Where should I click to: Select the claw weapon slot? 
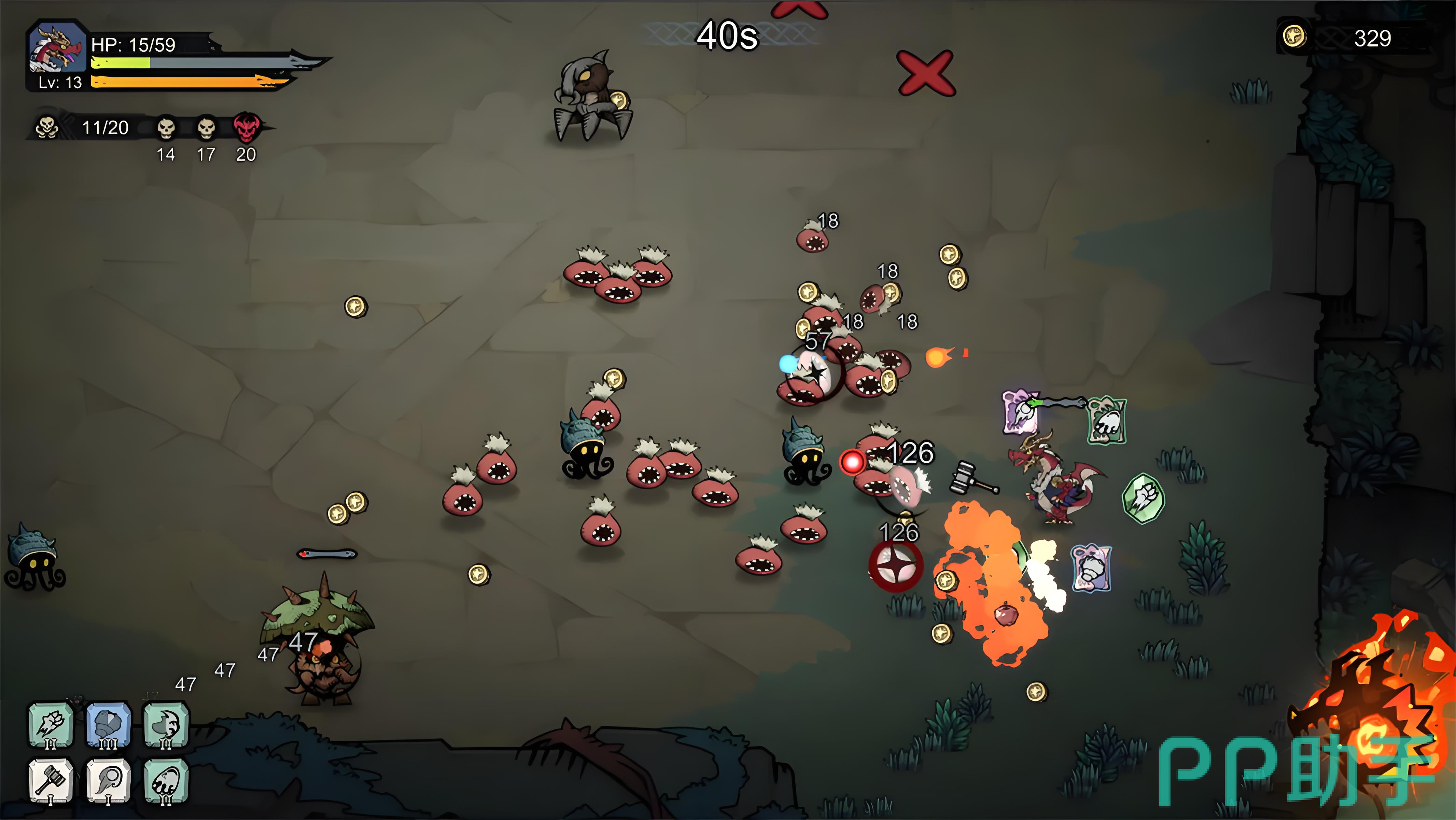pyautogui.click(x=51, y=724)
